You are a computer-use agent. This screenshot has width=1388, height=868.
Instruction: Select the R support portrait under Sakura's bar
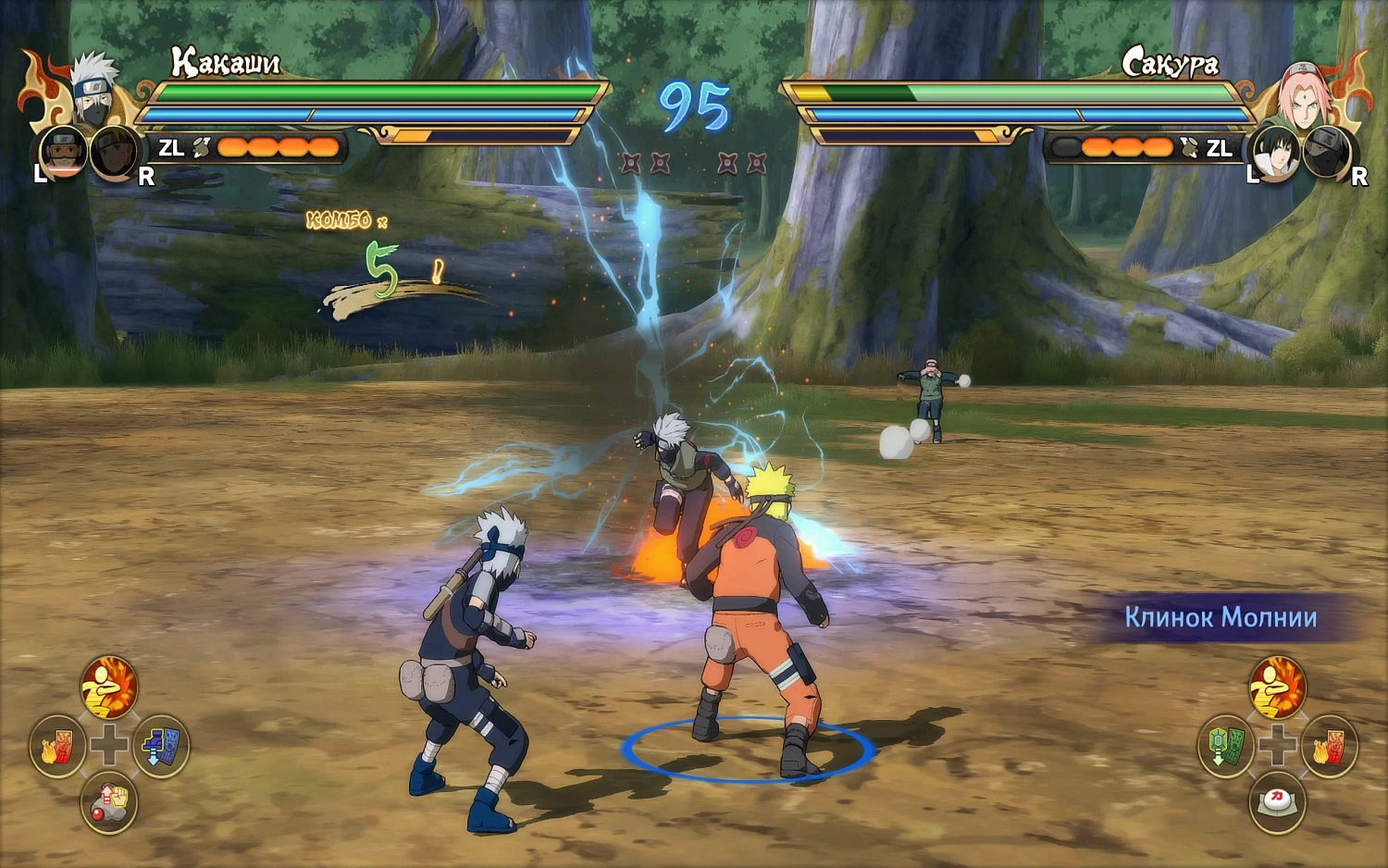click(x=1327, y=155)
